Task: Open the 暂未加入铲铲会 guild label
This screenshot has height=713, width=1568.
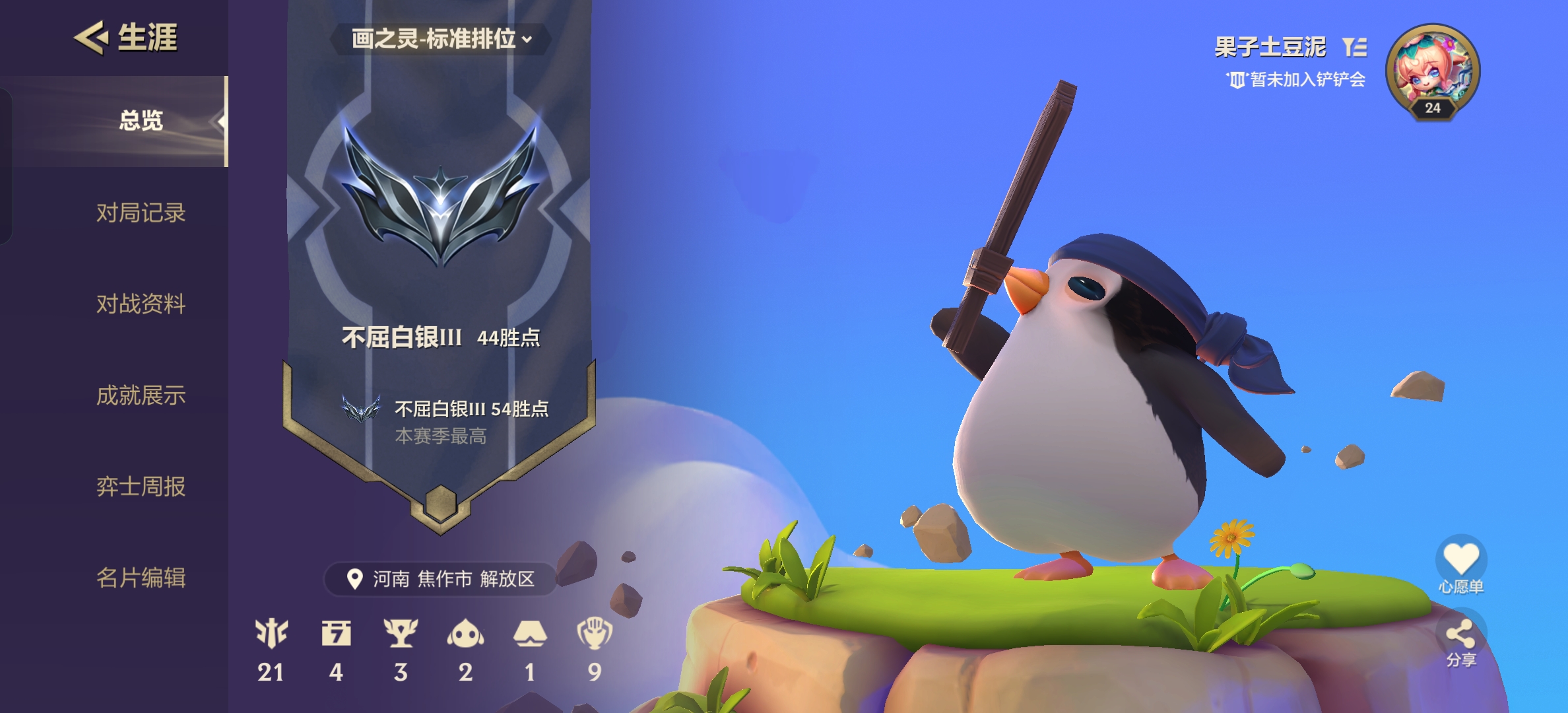Action: pyautogui.click(x=1296, y=80)
